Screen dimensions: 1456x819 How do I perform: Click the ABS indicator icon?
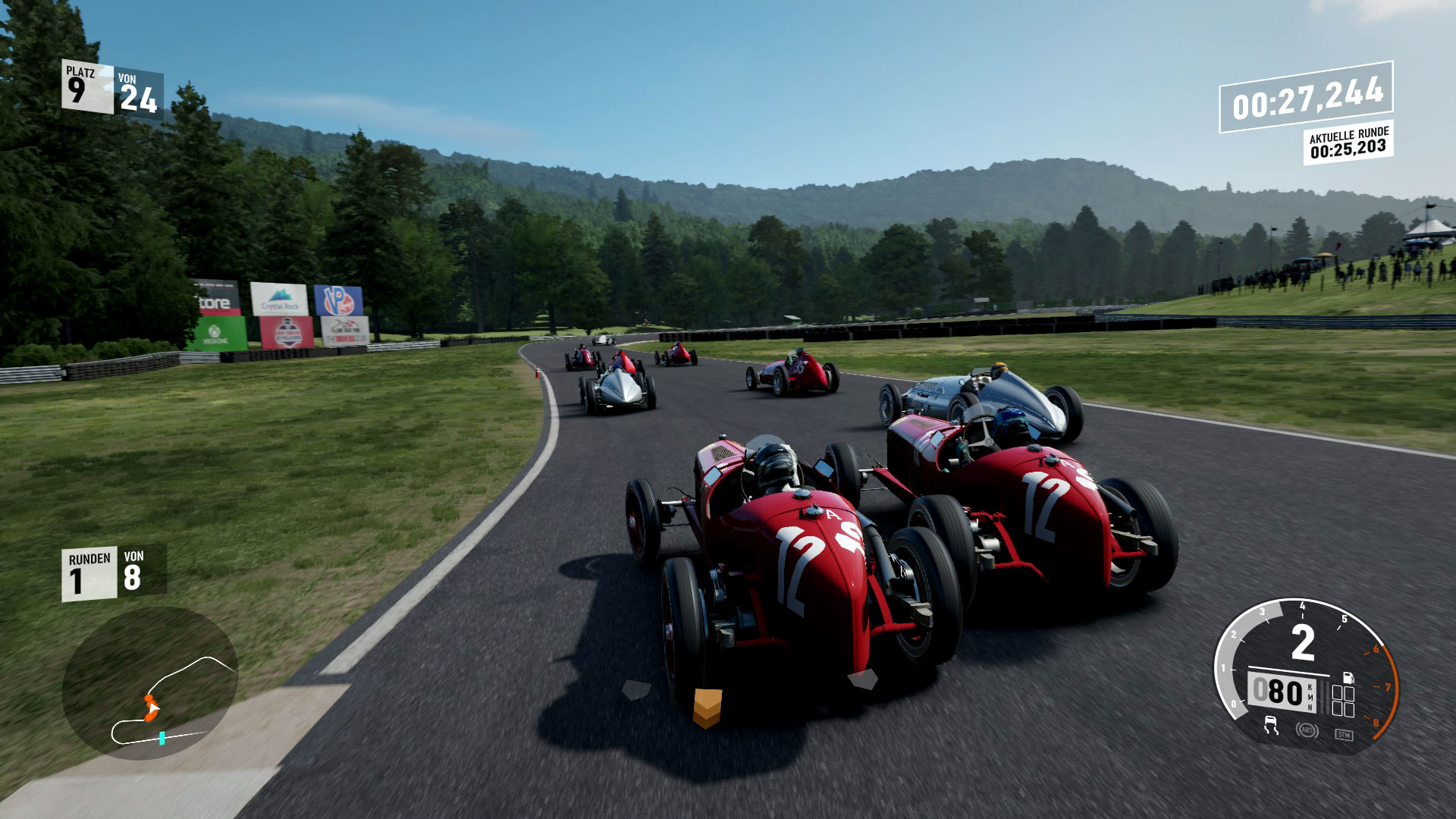pos(1307,732)
